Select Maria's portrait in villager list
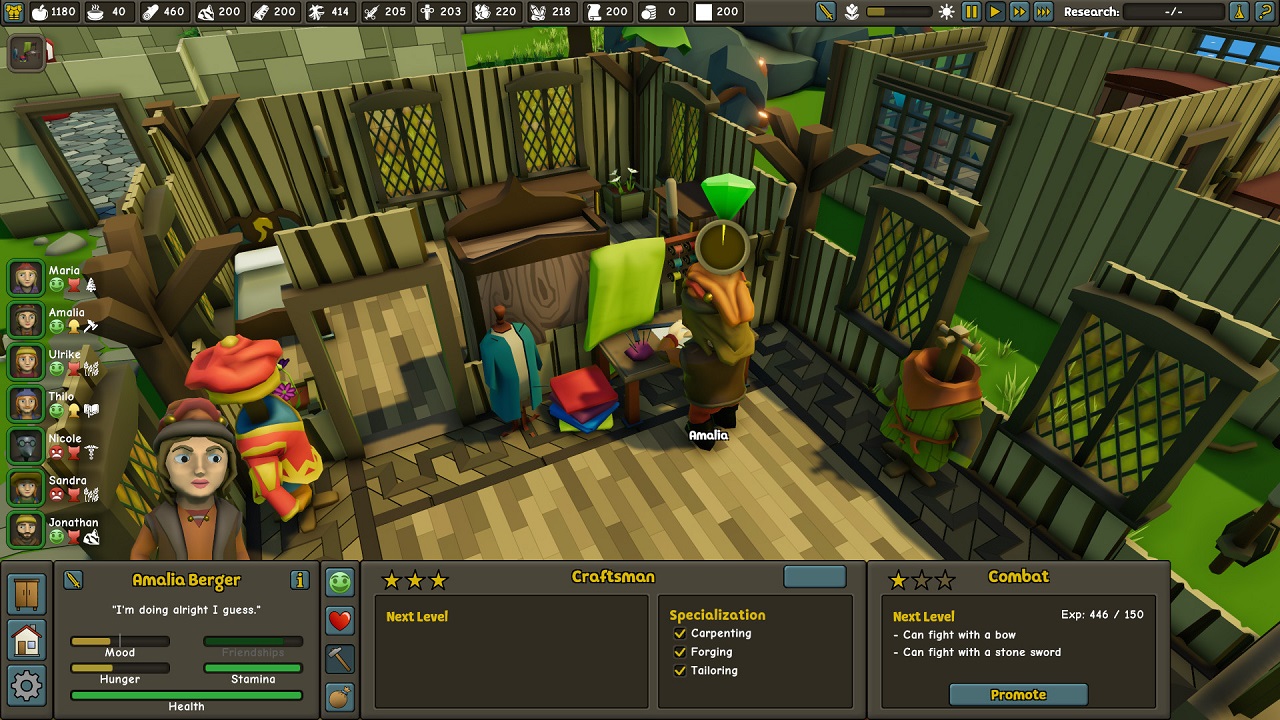The width and height of the screenshot is (1280, 720). point(27,278)
